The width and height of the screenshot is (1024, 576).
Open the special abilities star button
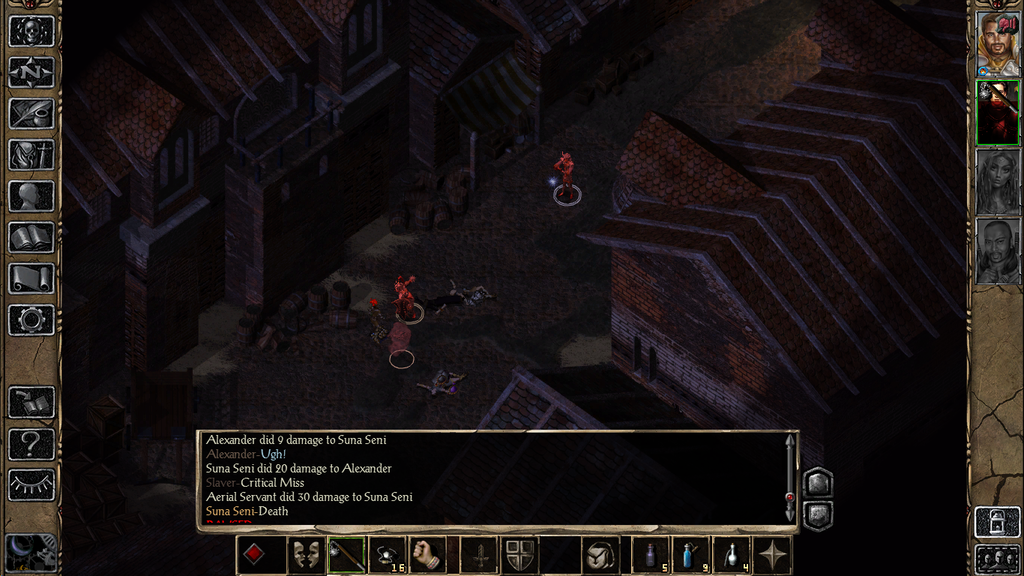(773, 555)
